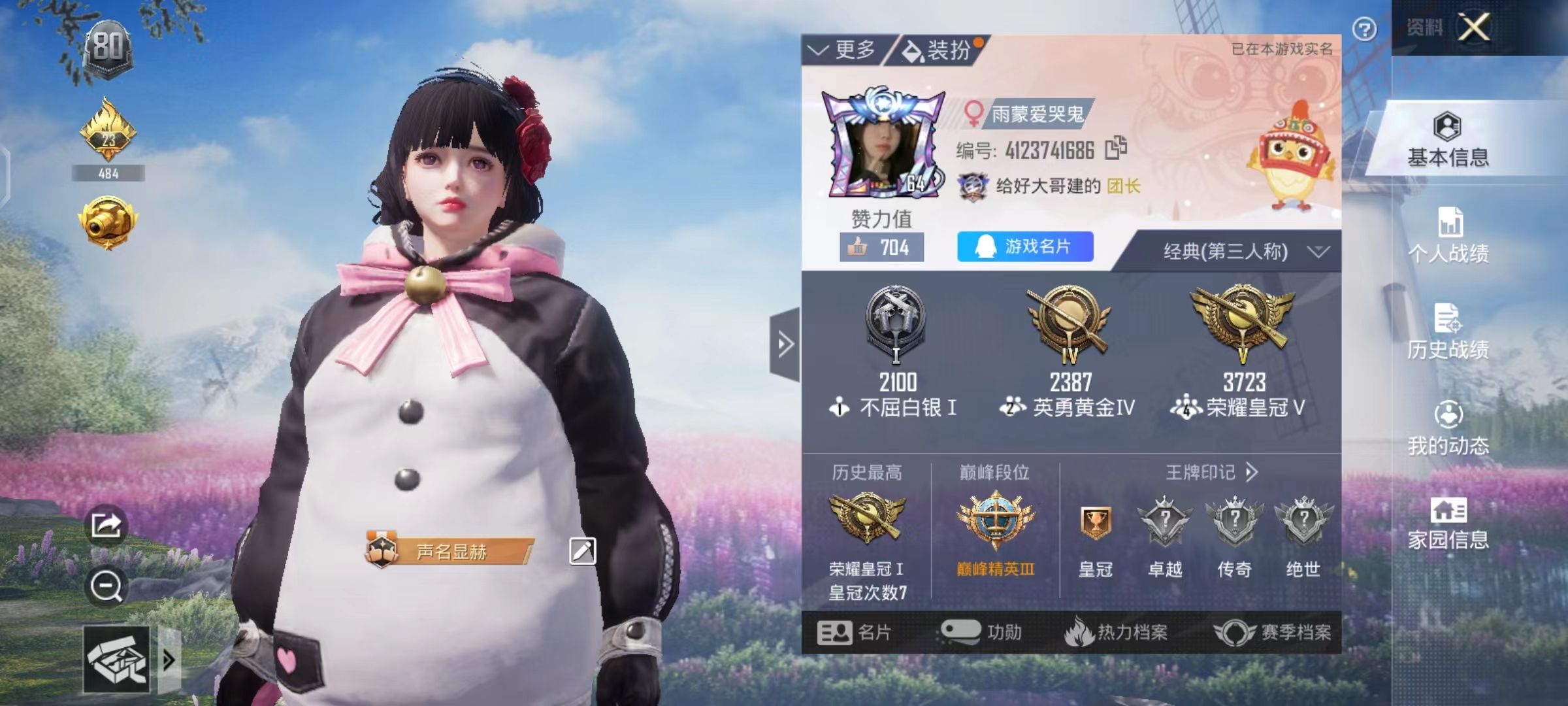The height and width of the screenshot is (706, 1568).
Task: Switch to the 基本信息 tab
Action: point(1448,140)
